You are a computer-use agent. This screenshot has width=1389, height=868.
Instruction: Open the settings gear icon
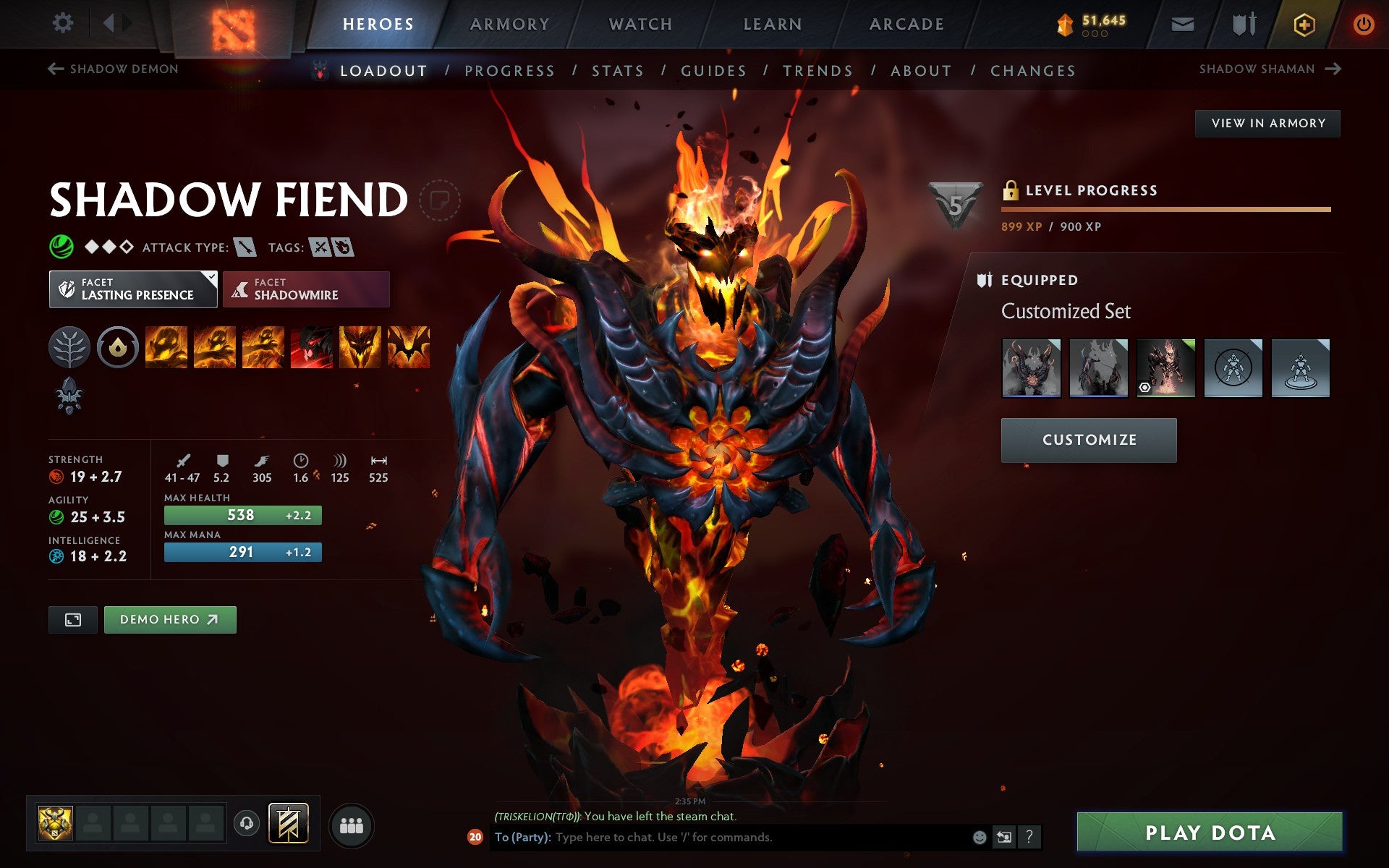[64, 23]
